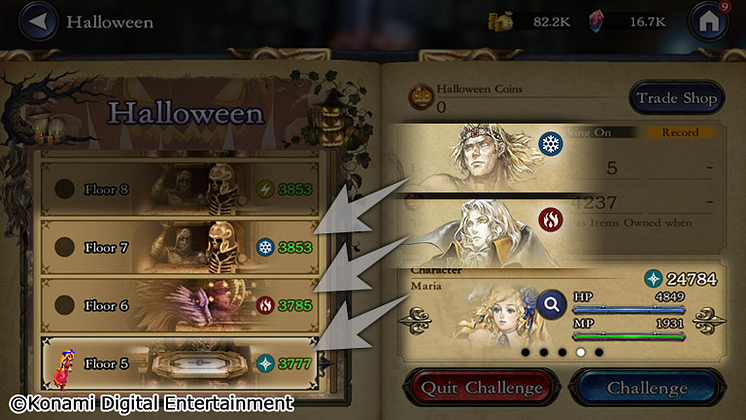Start the floor with the Challenge button
Viewport: 746px width, 420px height.
pos(647,387)
